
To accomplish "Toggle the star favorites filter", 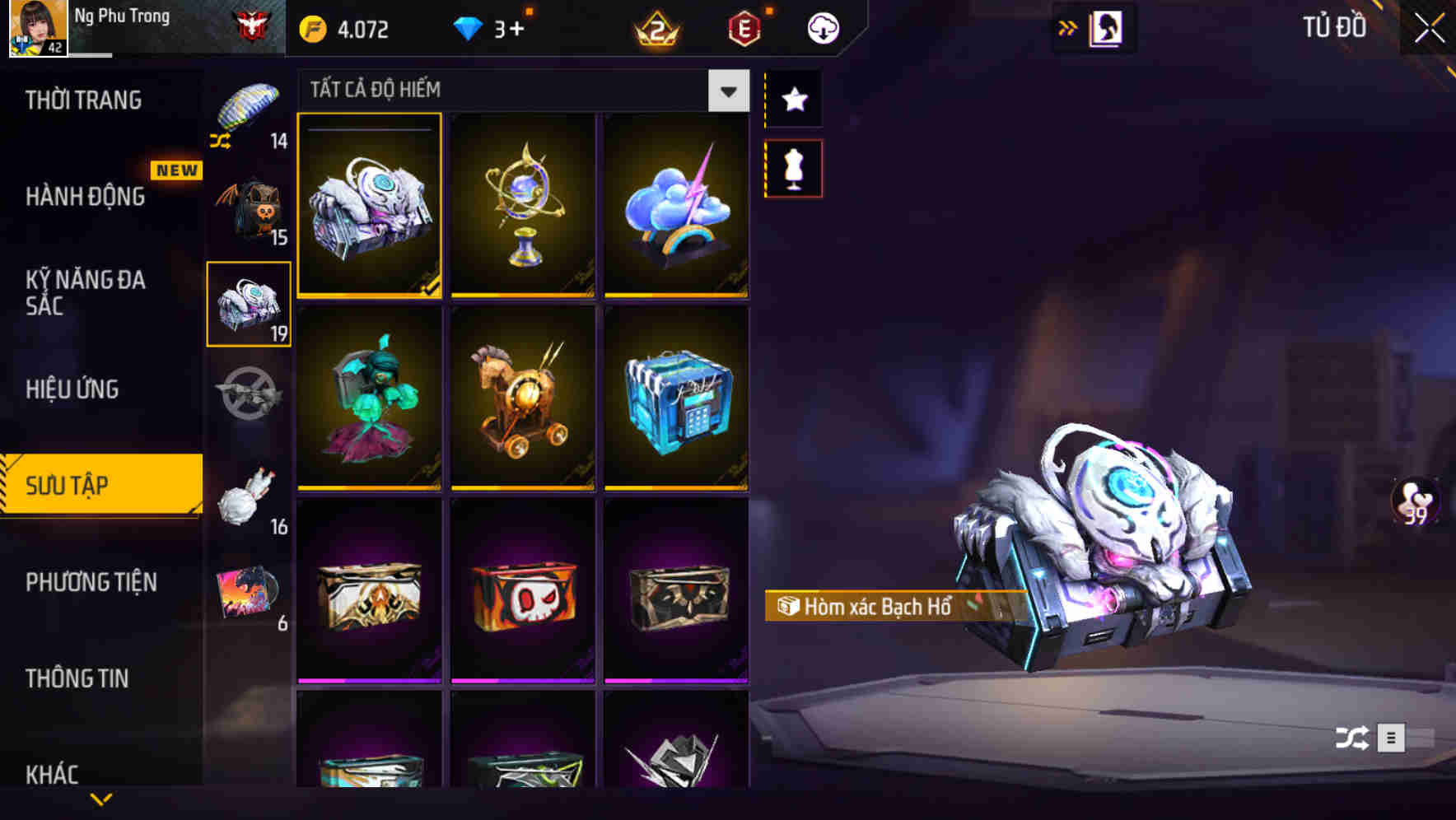I will [x=793, y=100].
